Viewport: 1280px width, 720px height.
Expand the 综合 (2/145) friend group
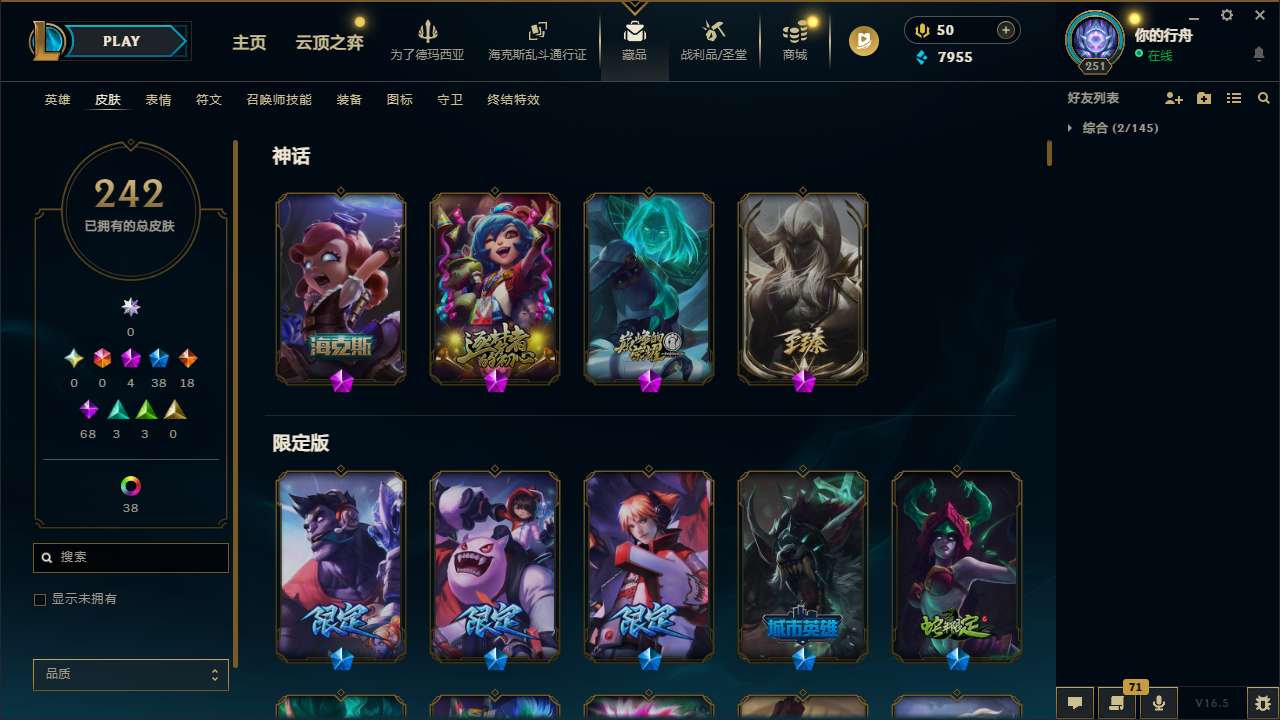coord(1113,128)
